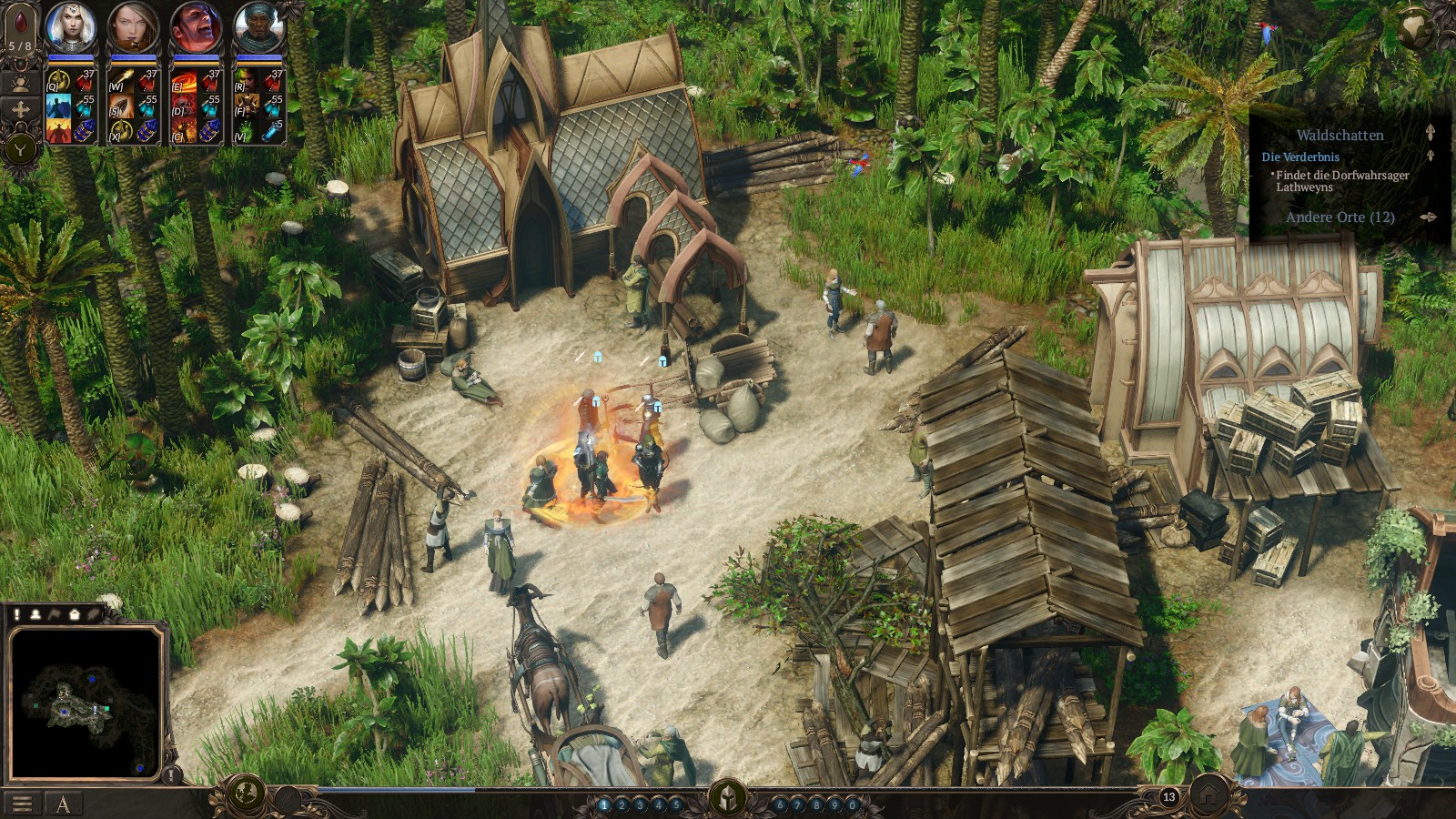Viewport: 1456px width, 819px height.
Task: Select the turbaned hero portrait
Action: coord(259,27)
